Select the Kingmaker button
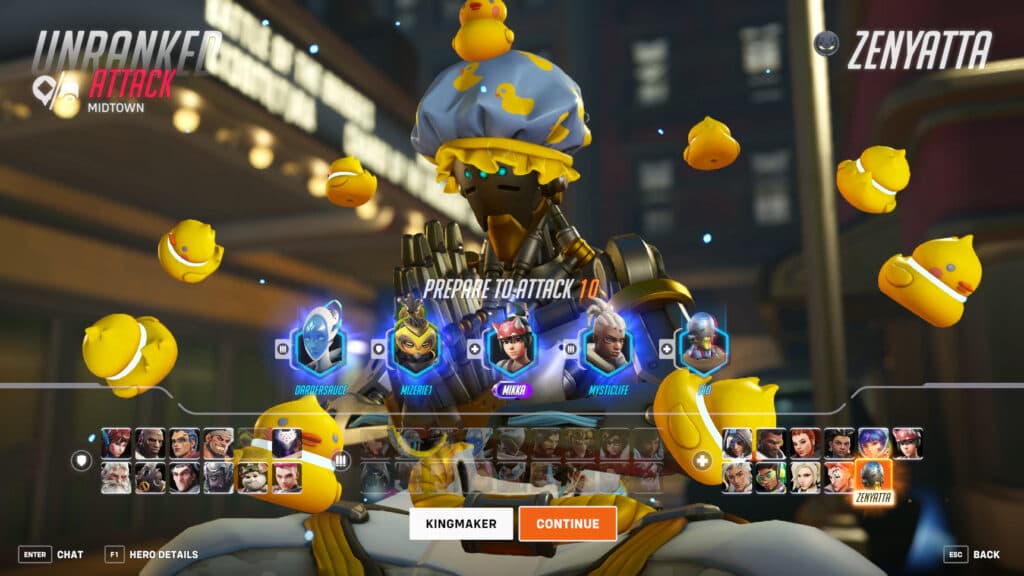Screen dimensions: 1024x576 [x=460, y=523]
